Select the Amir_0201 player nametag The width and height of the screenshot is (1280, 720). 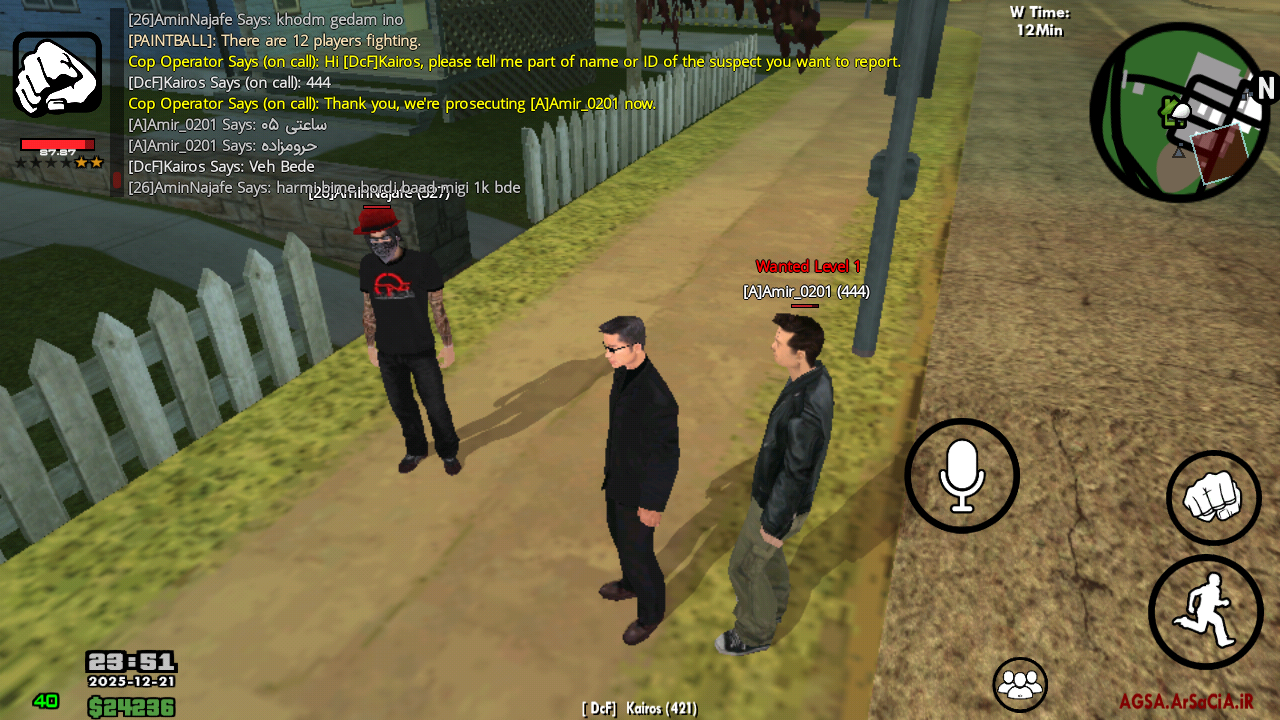[x=806, y=291]
